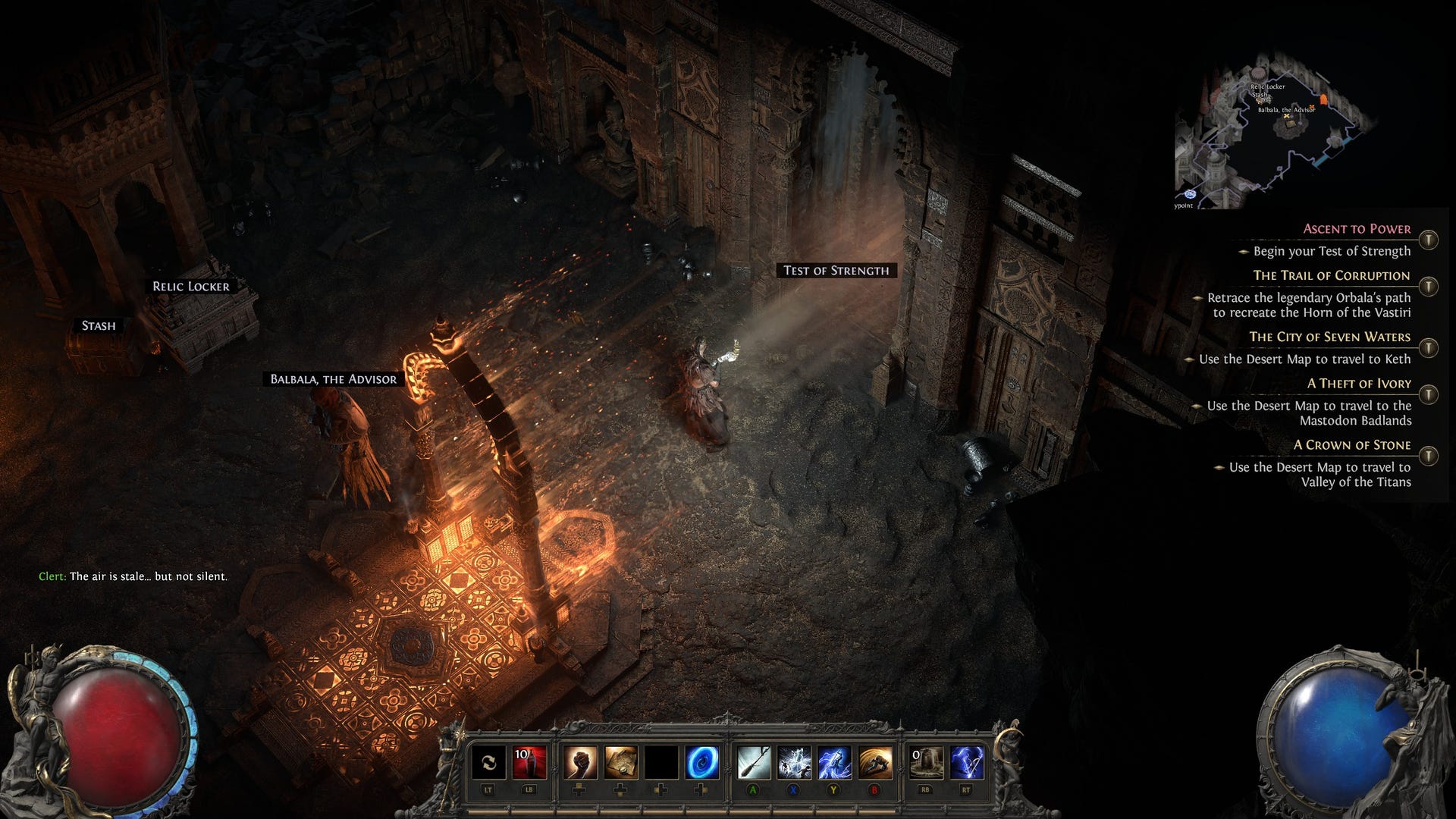This screenshot has width=1456, height=819.
Task: Toggle the pin beside The City of Seven Waters
Action: 1429,347
